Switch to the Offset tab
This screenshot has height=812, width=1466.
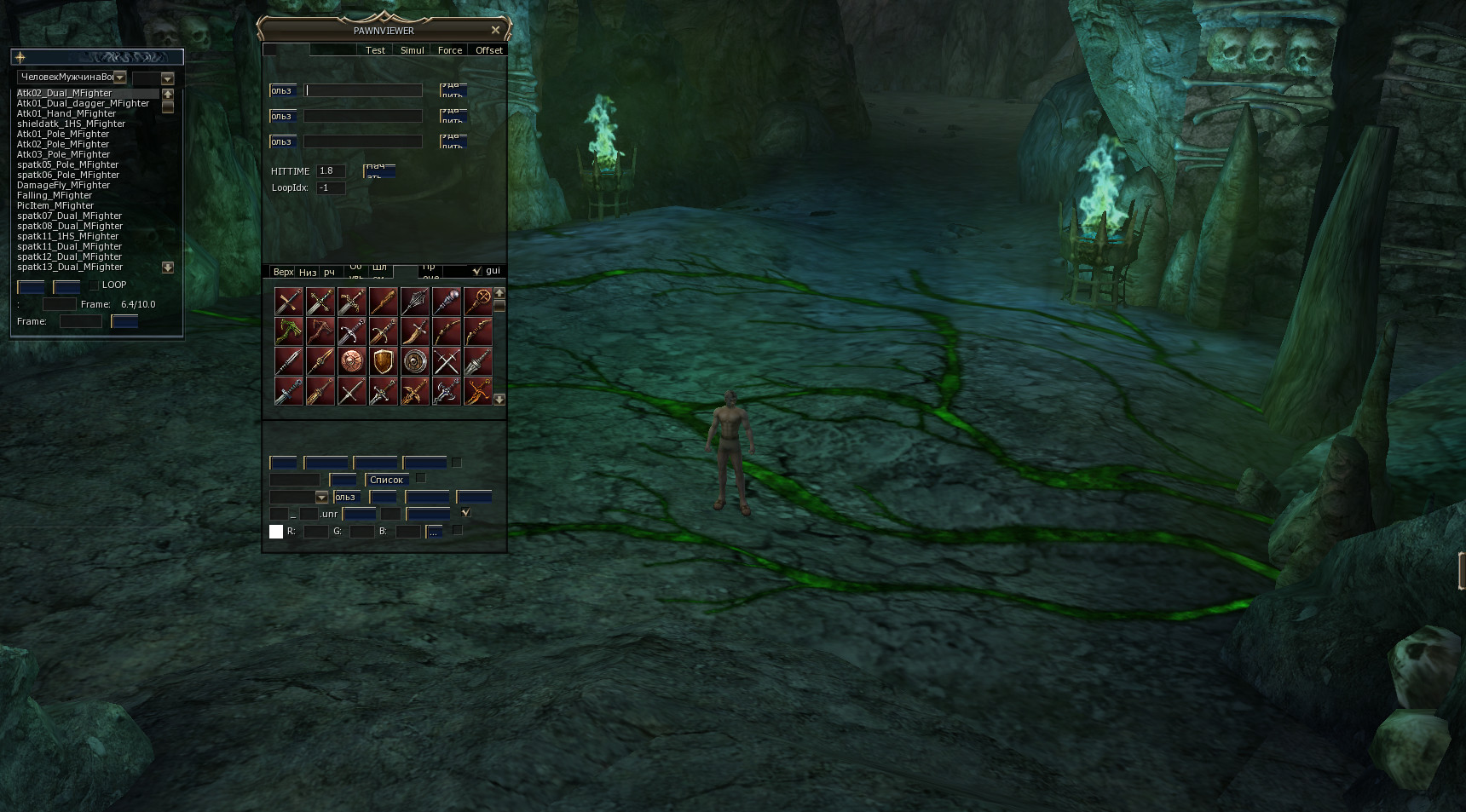click(x=488, y=50)
